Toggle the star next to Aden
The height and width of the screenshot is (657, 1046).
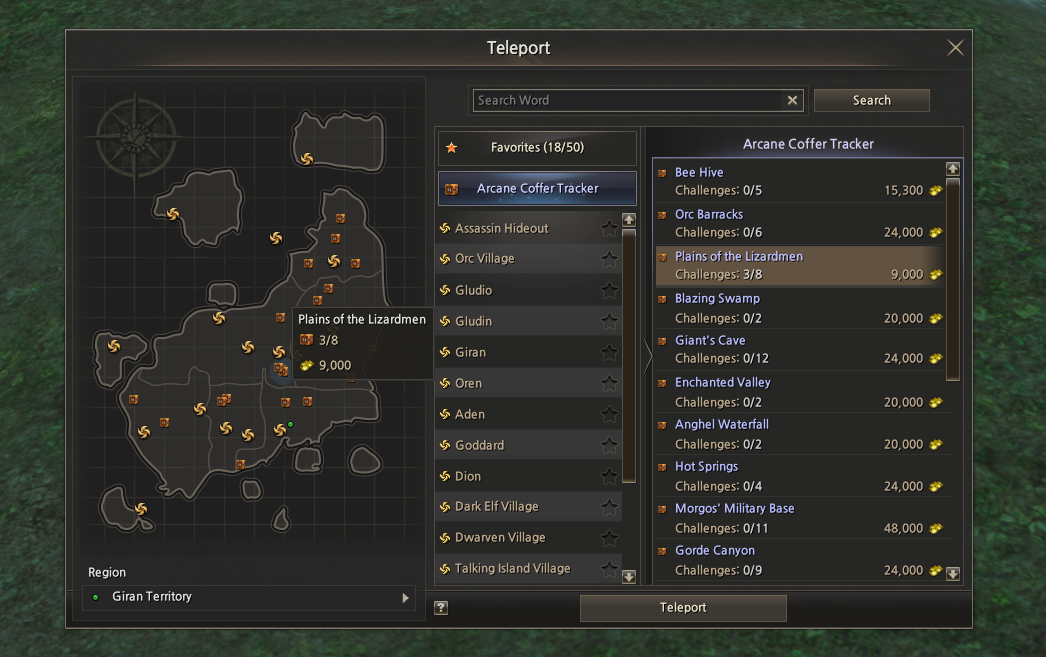[x=609, y=414]
